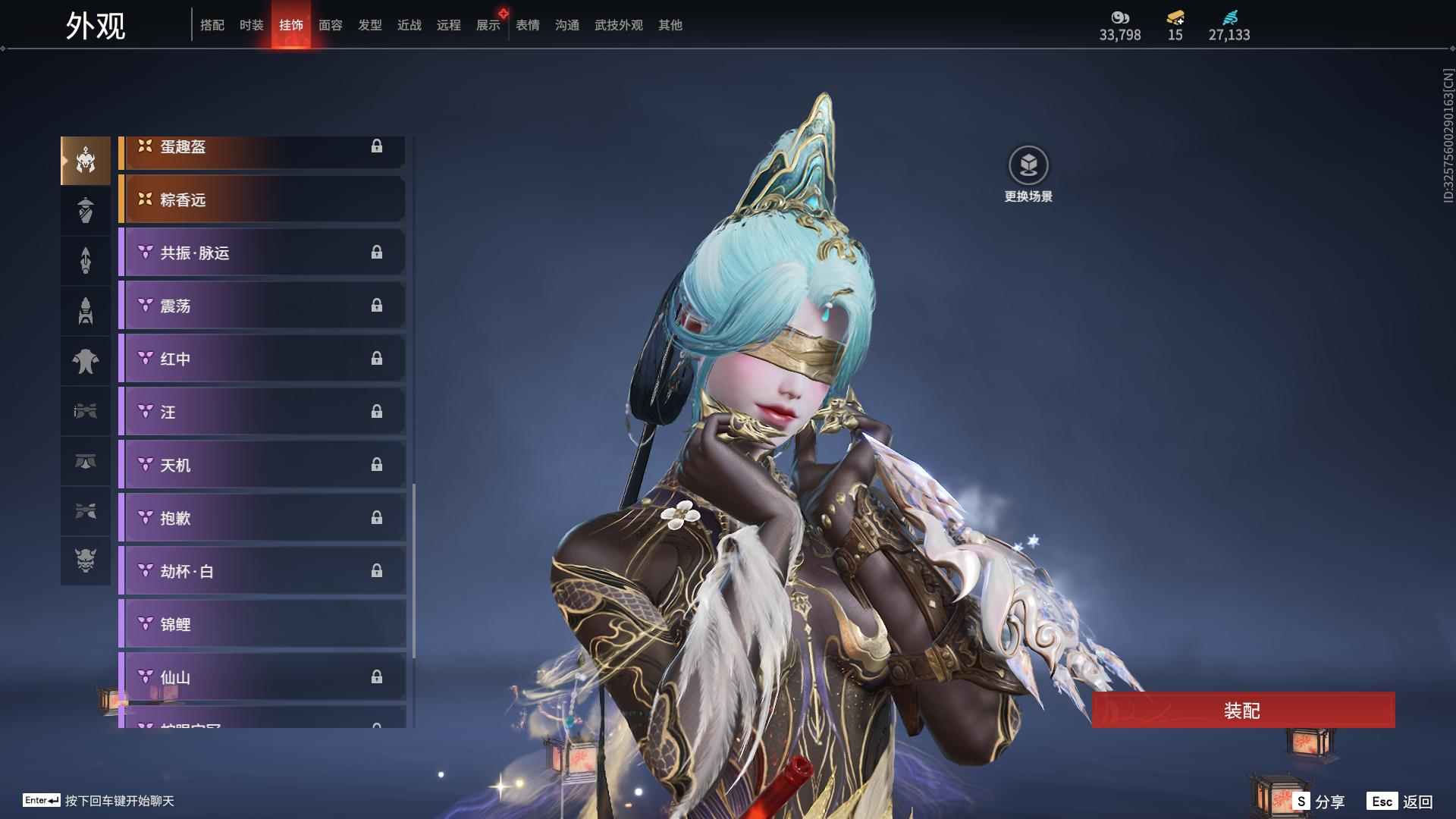Select the 劫杯·白 accessory
This screenshot has width=1456, height=819.
point(262,571)
